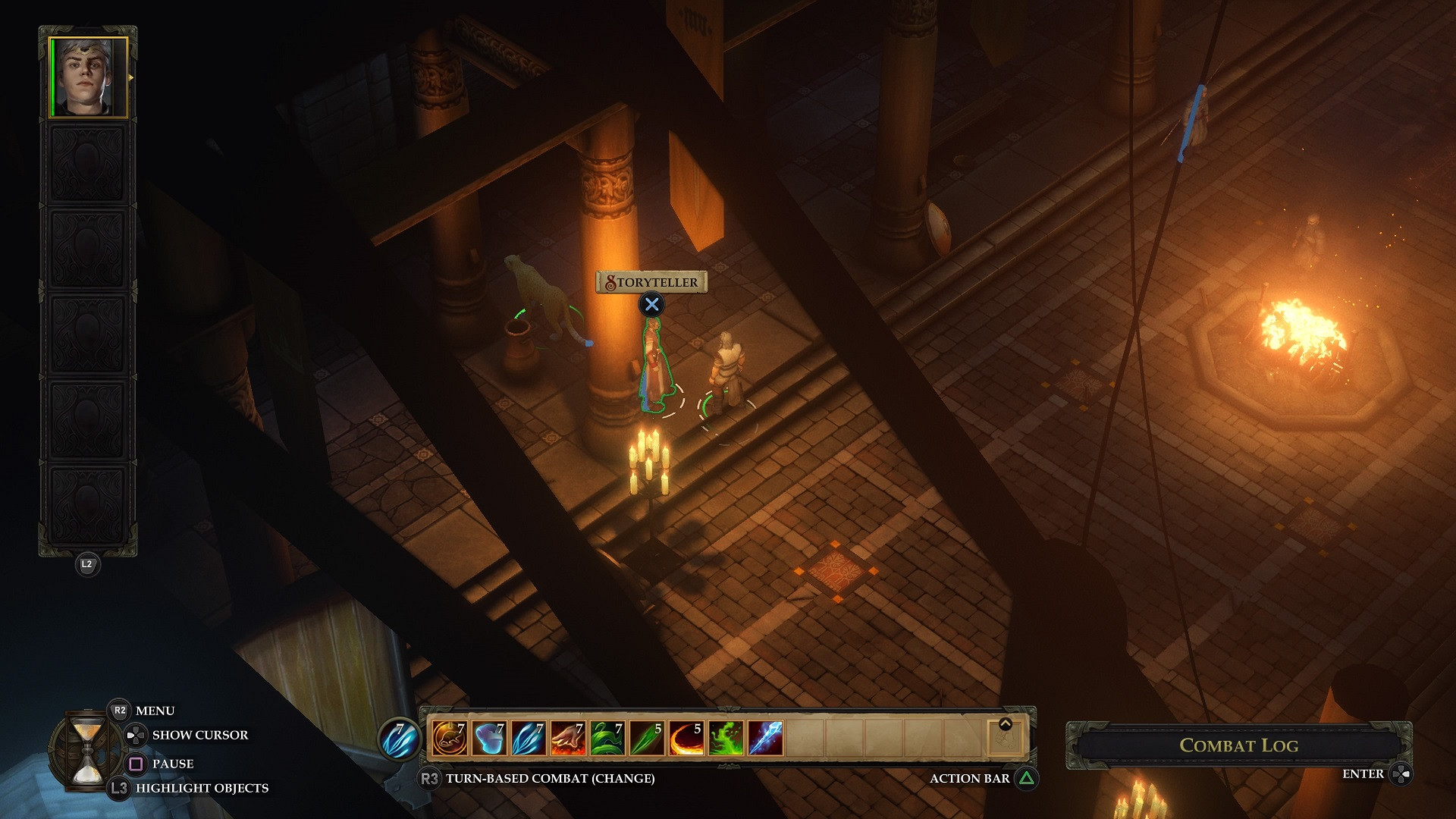1456x819 pixels.
Task: Activate the rat summon ability
Action: point(449,738)
